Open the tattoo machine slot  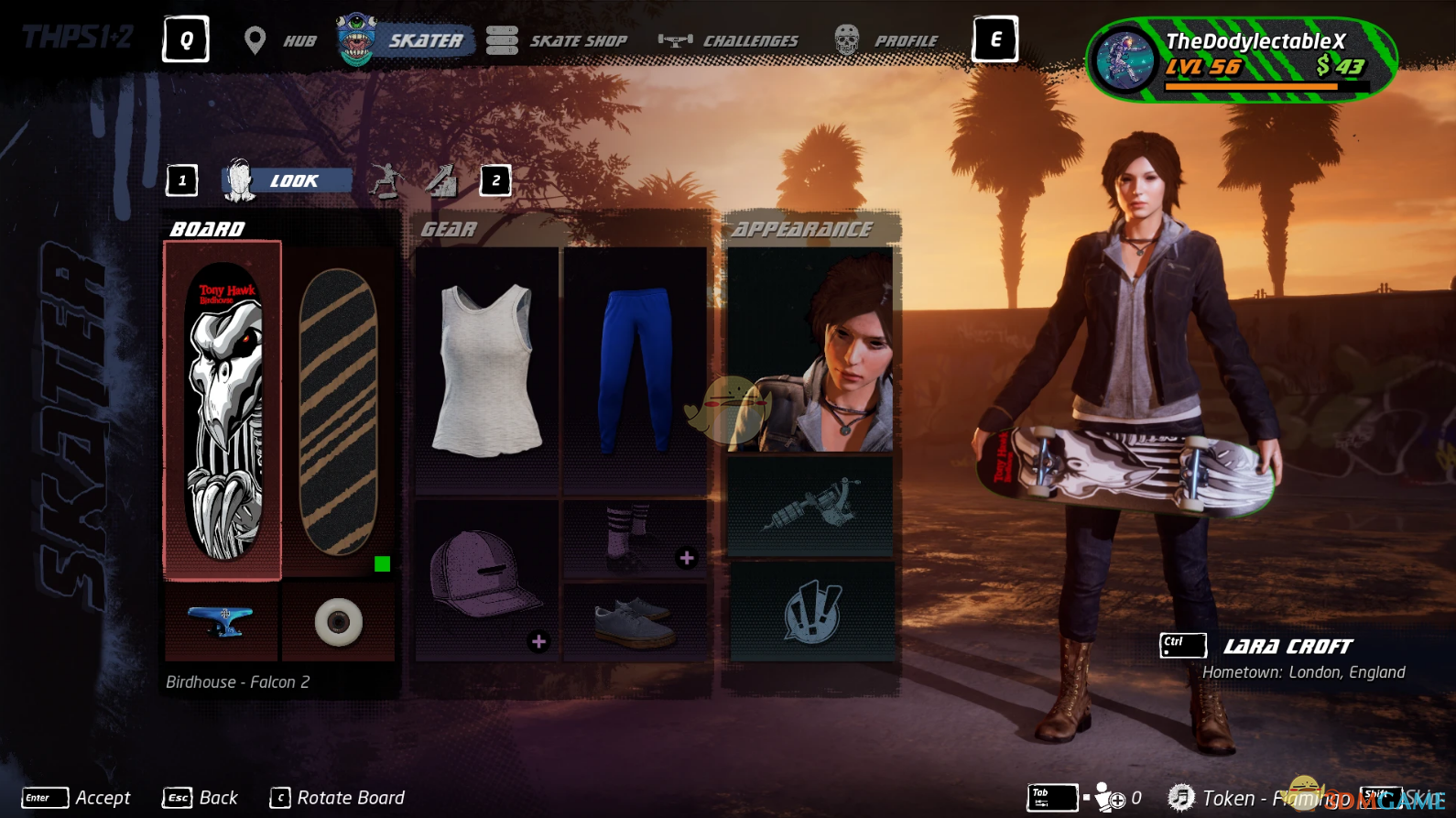click(810, 507)
